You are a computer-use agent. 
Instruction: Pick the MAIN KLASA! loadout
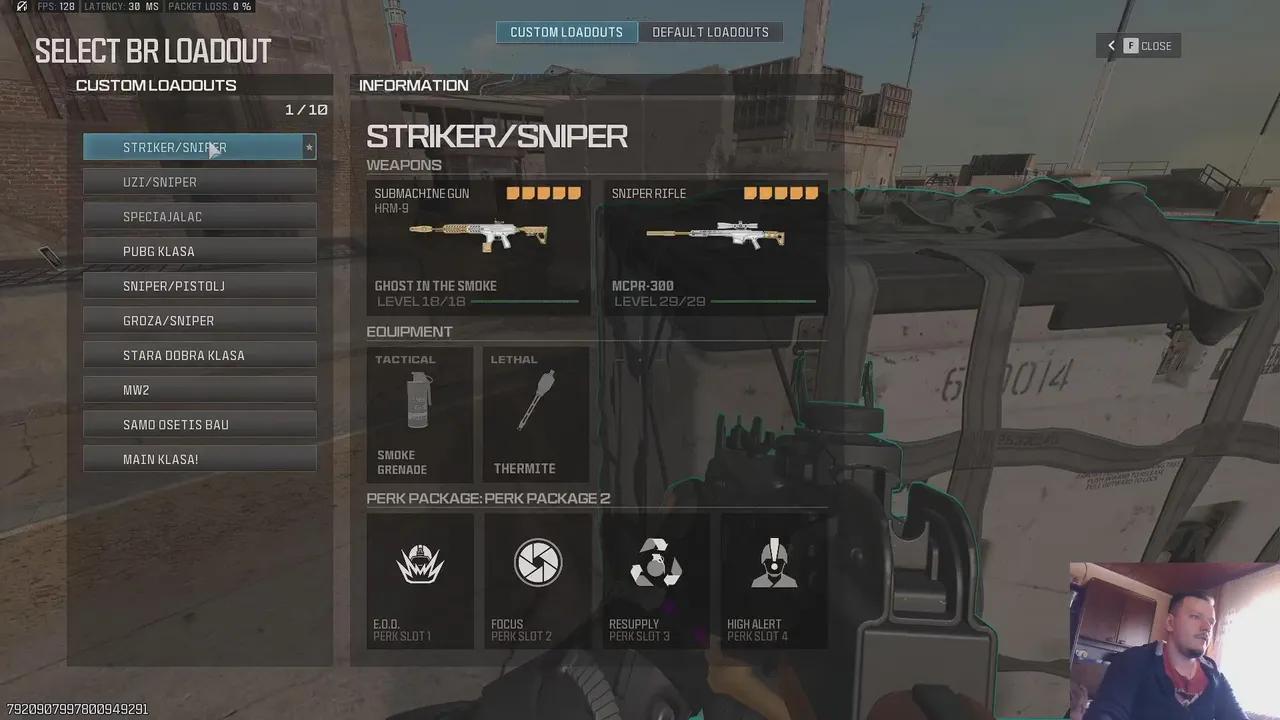click(x=199, y=459)
